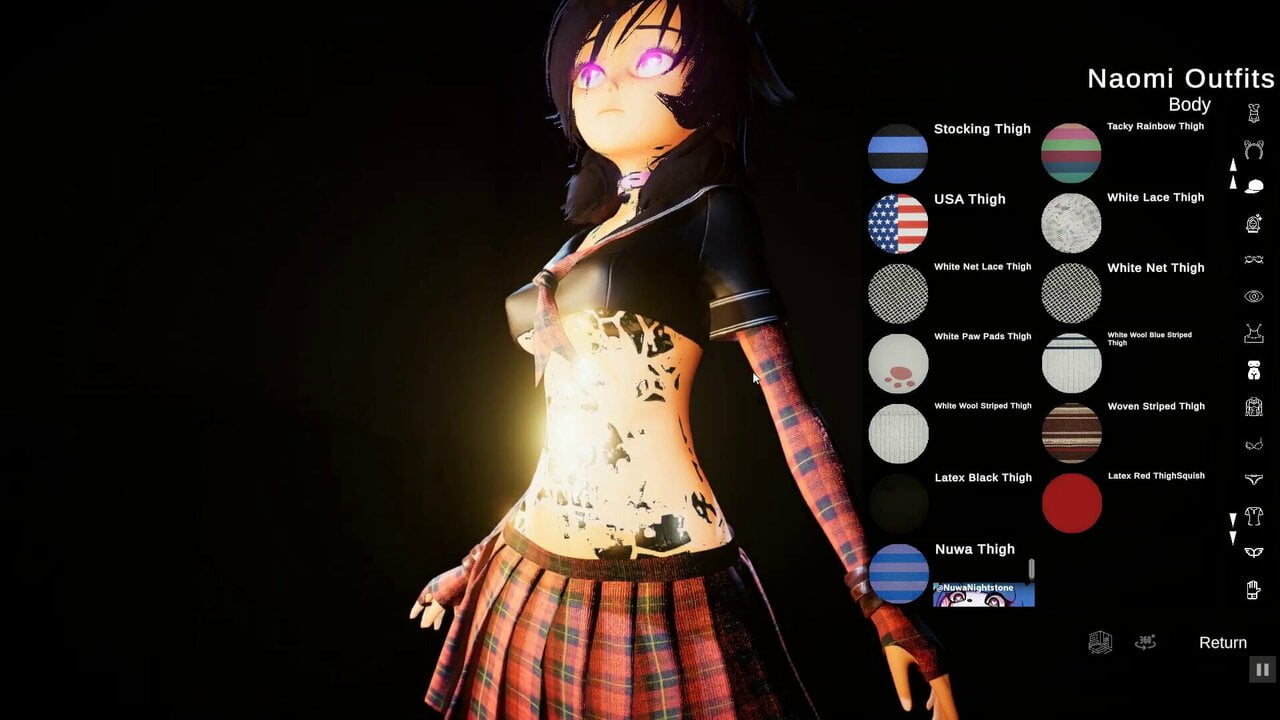Open the cat ears headband category
This screenshot has width=1280, height=720.
[1253, 150]
